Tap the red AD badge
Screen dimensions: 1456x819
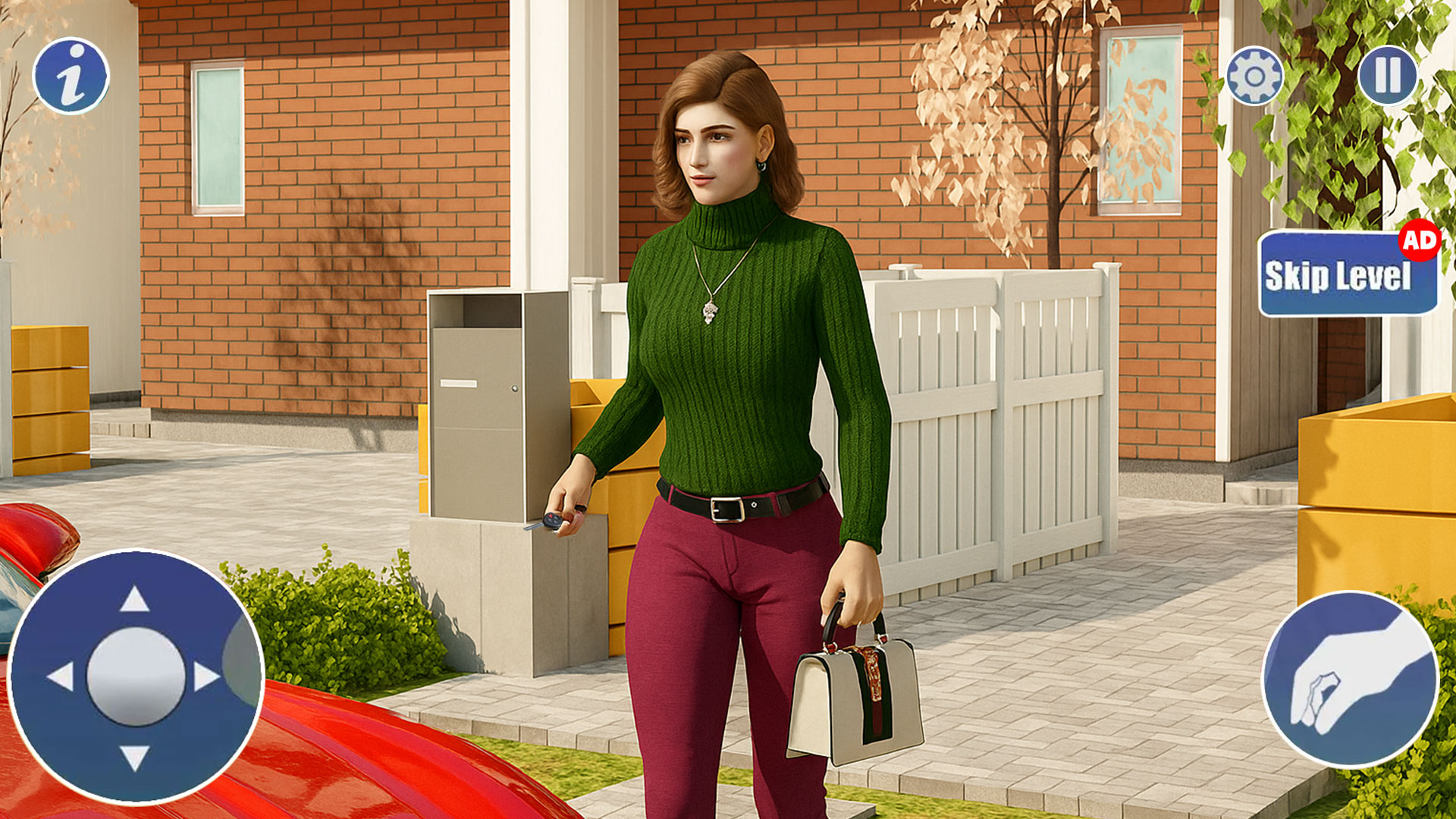coord(1420,243)
